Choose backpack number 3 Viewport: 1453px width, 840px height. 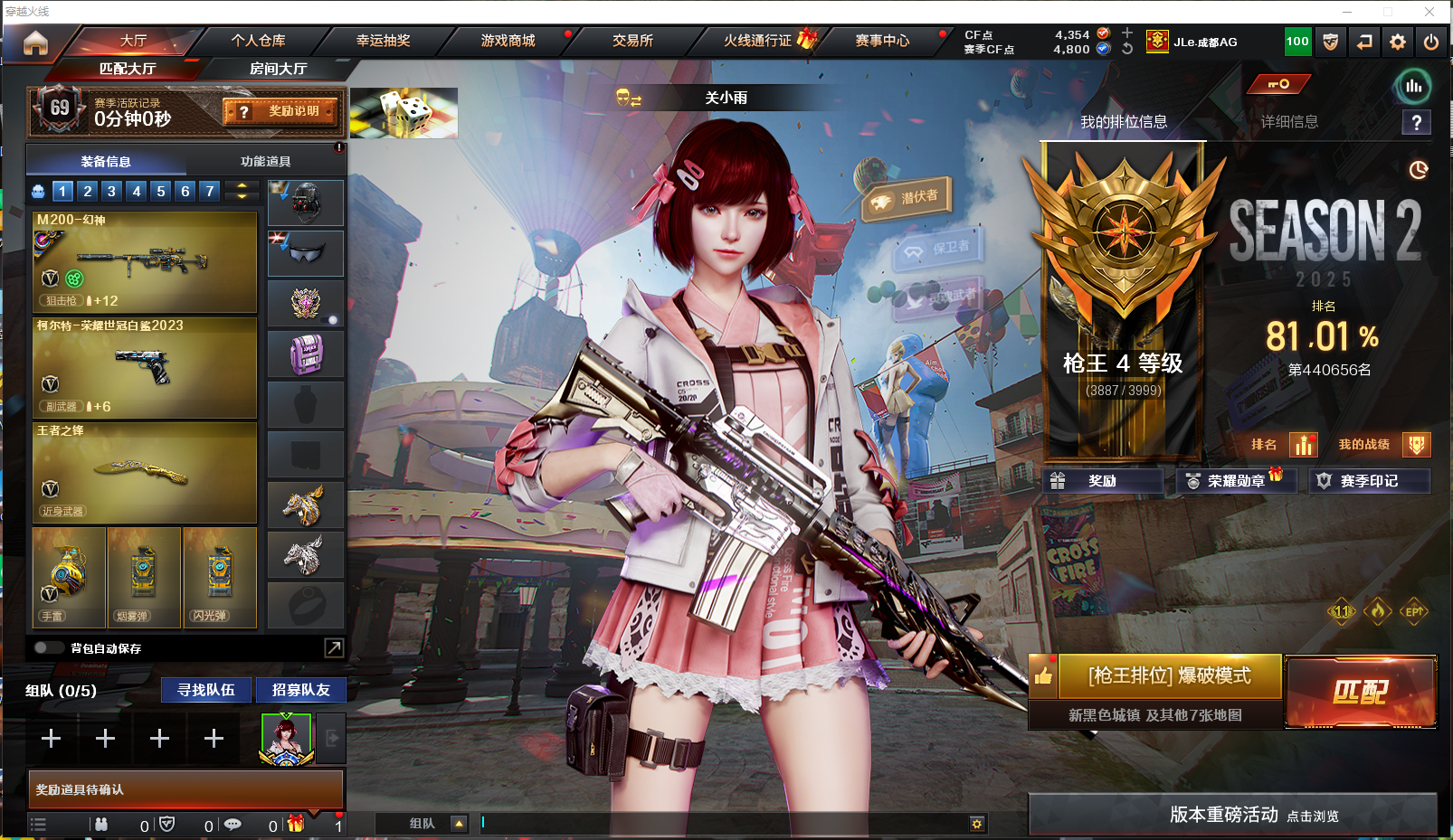(111, 191)
